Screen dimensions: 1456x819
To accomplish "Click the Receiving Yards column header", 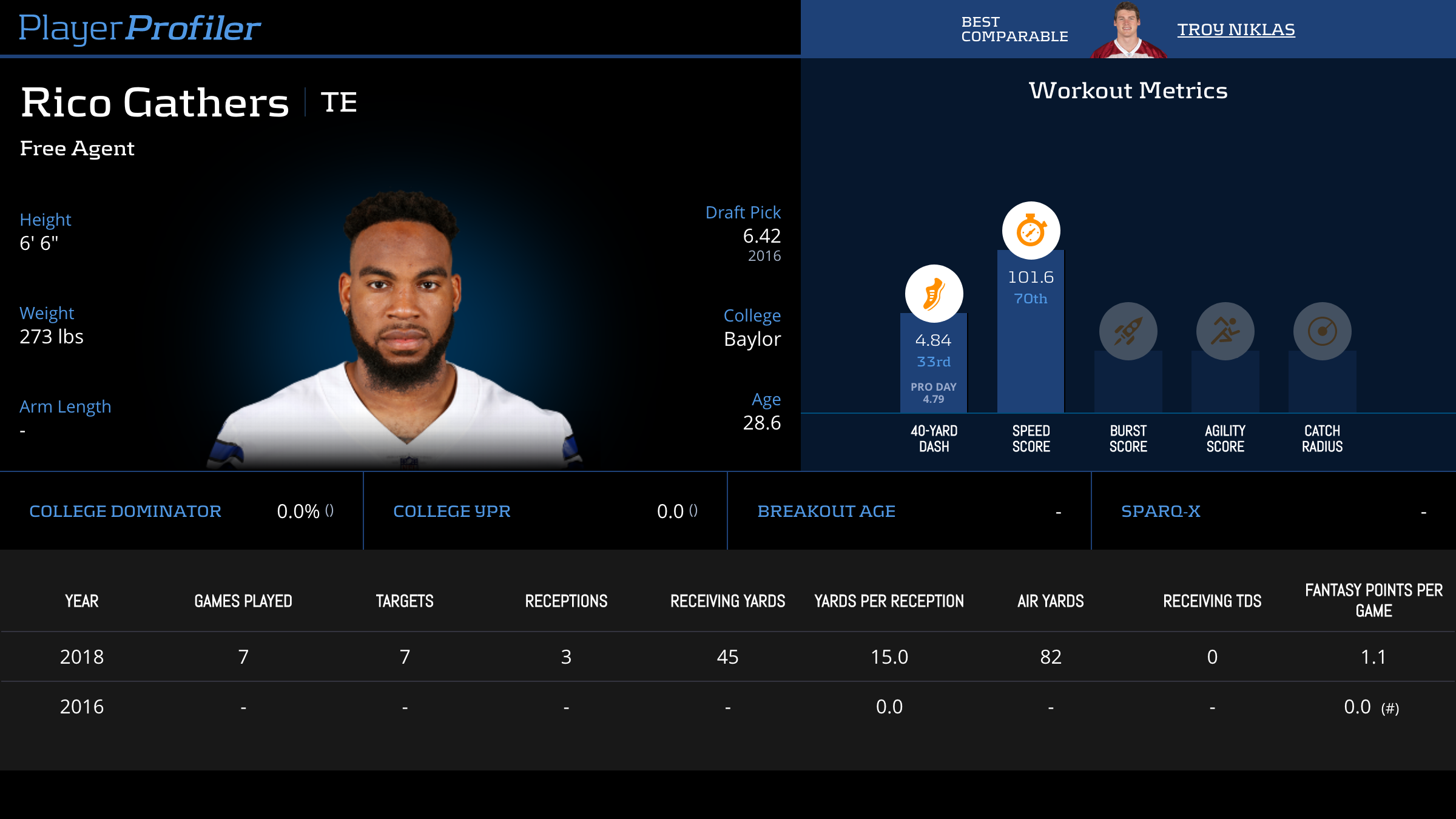I will tap(727, 601).
